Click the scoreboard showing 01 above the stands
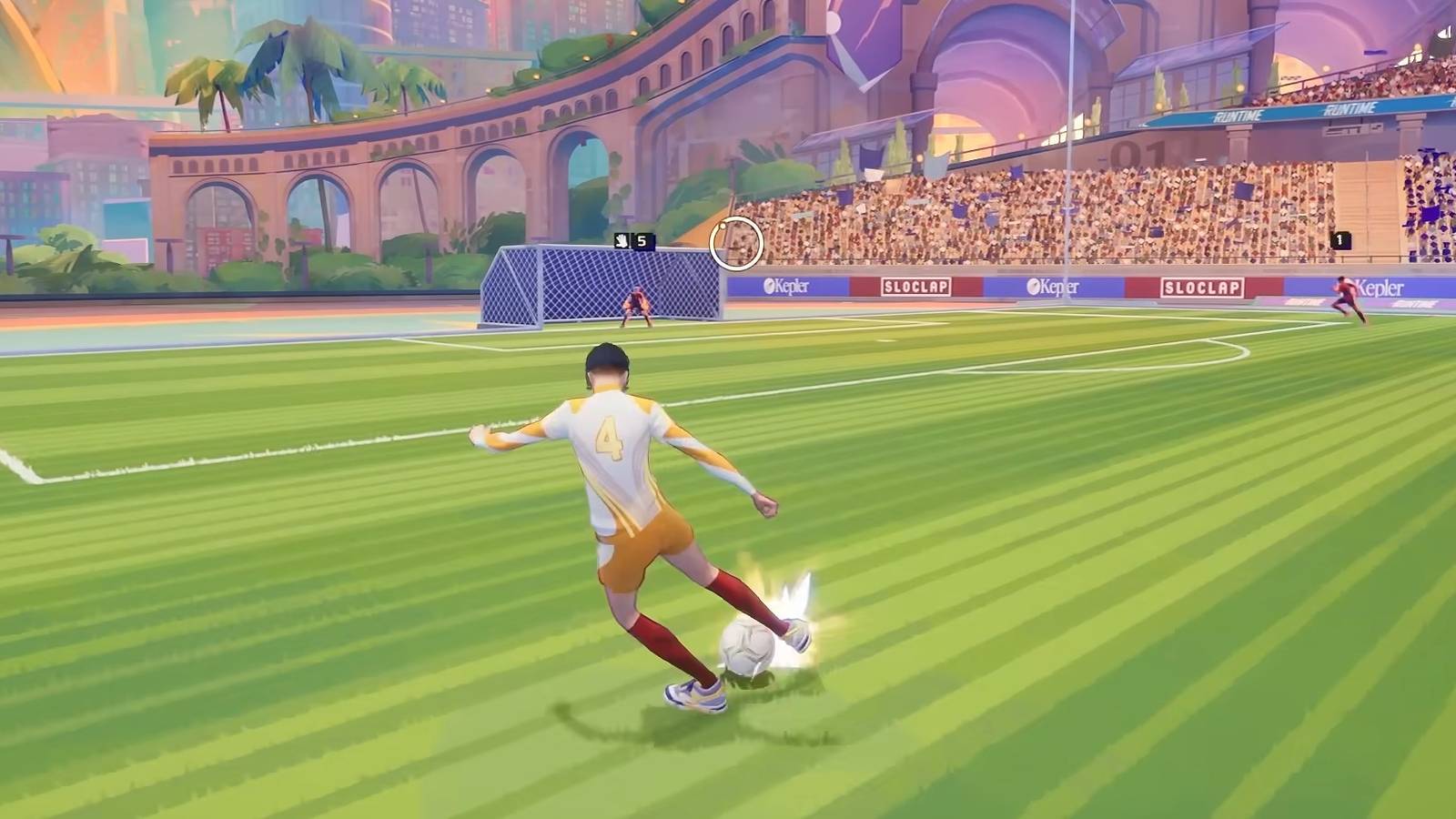 tap(1134, 154)
